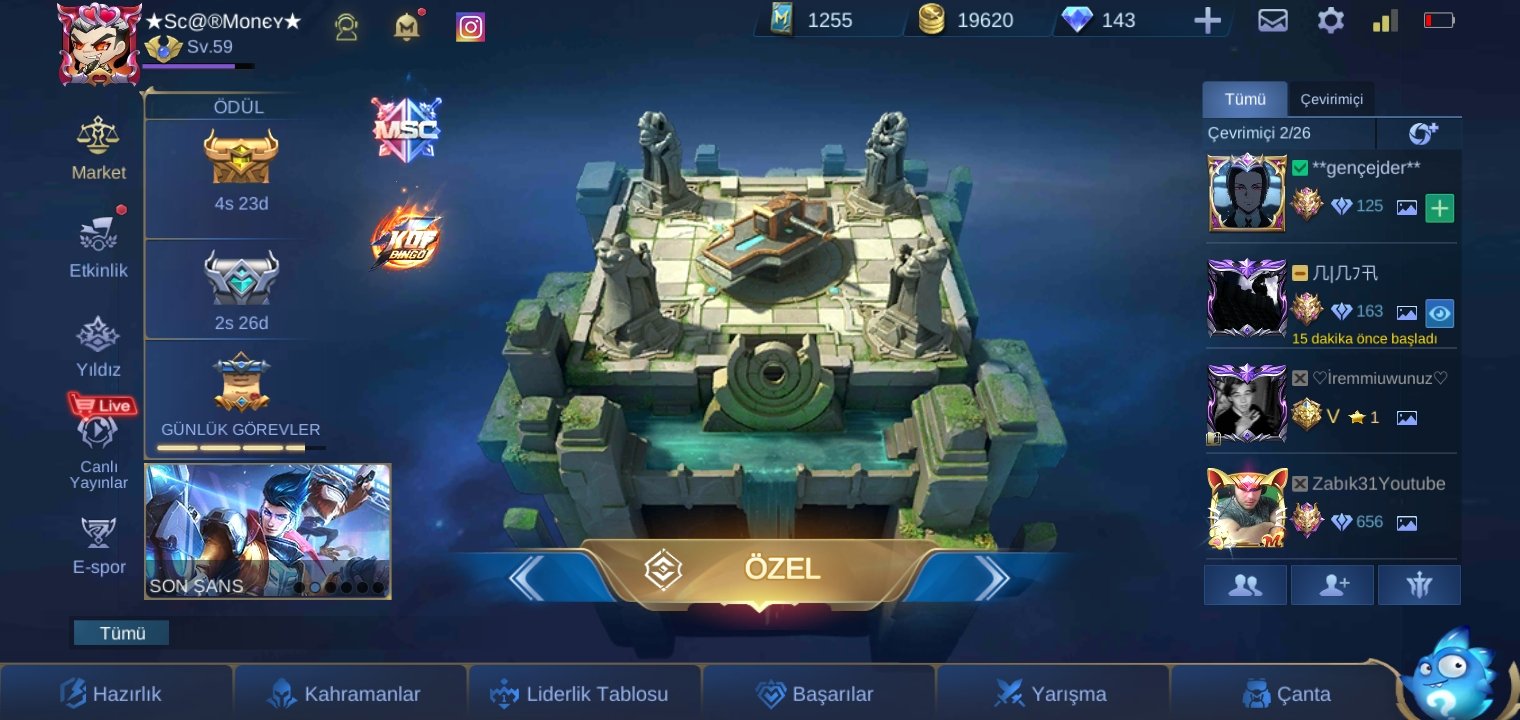Click the notification bell icon
1520x720 pixels.
coord(406,26)
